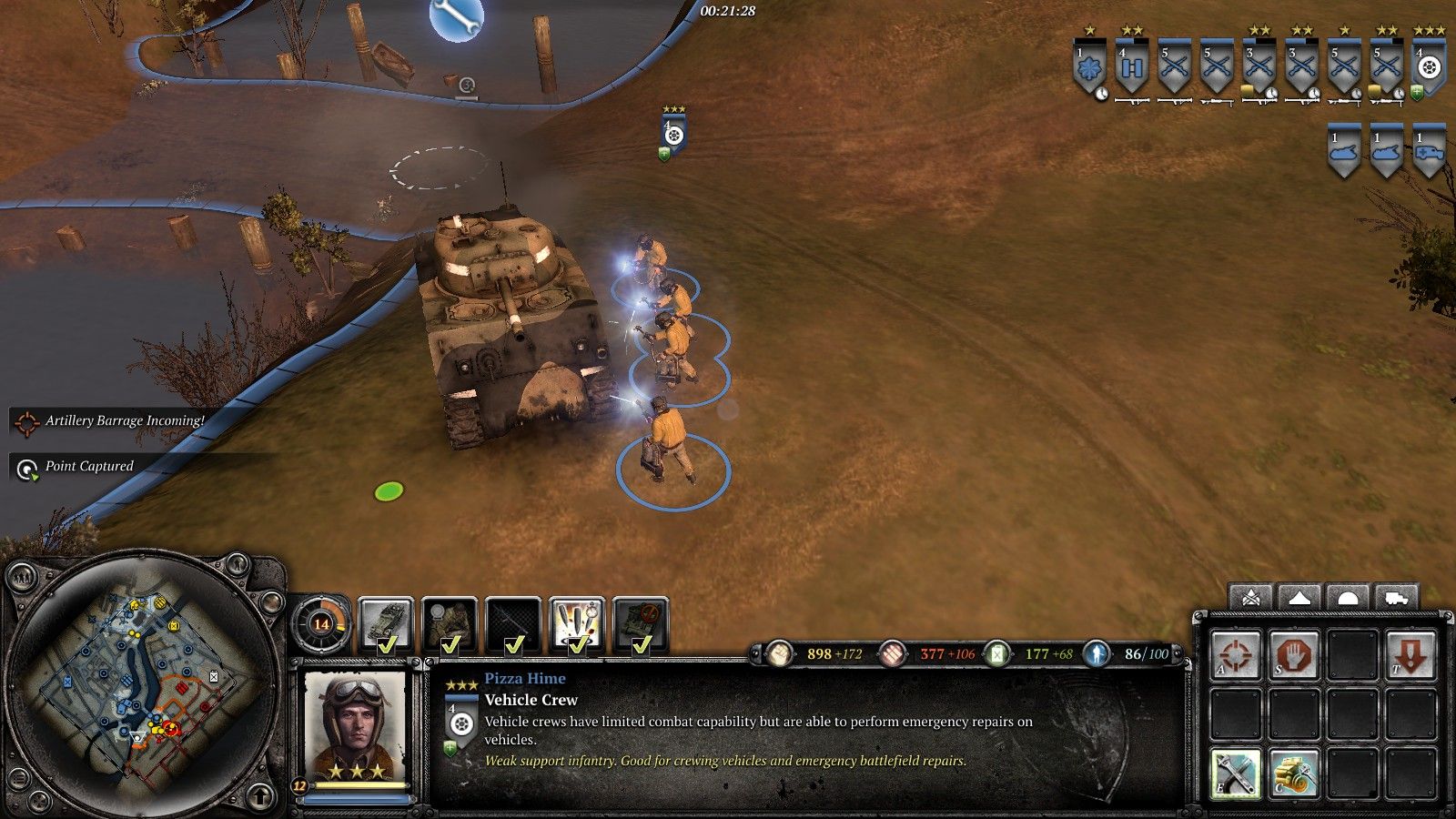Use the crossed-wrenches Repair ability
The height and width of the screenshot is (819, 1456).
pos(1236,773)
